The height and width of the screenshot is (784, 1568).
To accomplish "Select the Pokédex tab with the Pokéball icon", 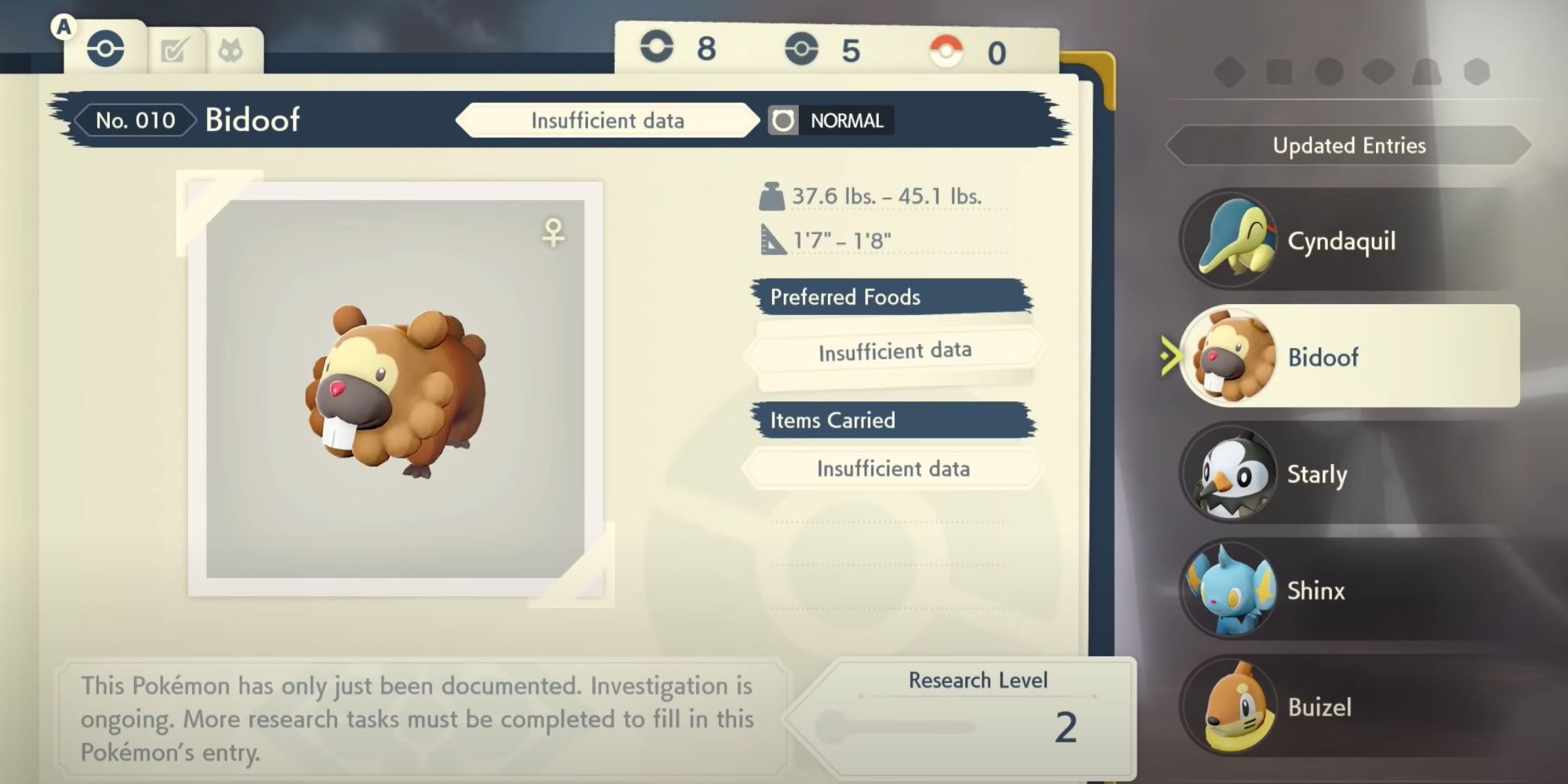I will (x=107, y=47).
